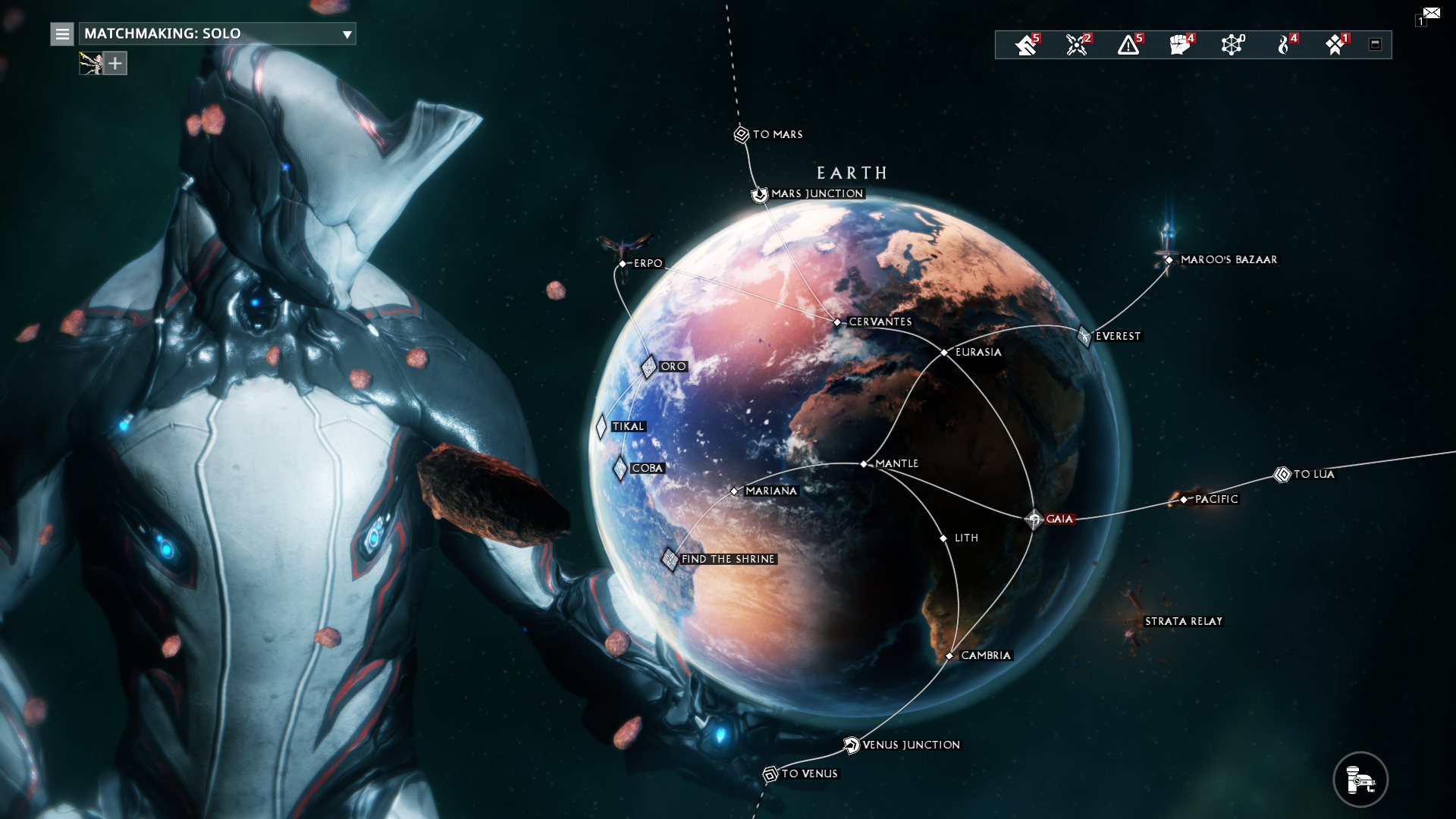Screen dimensions: 1456x819
Task: Choose the Cervantes mission node
Action: pos(837,322)
